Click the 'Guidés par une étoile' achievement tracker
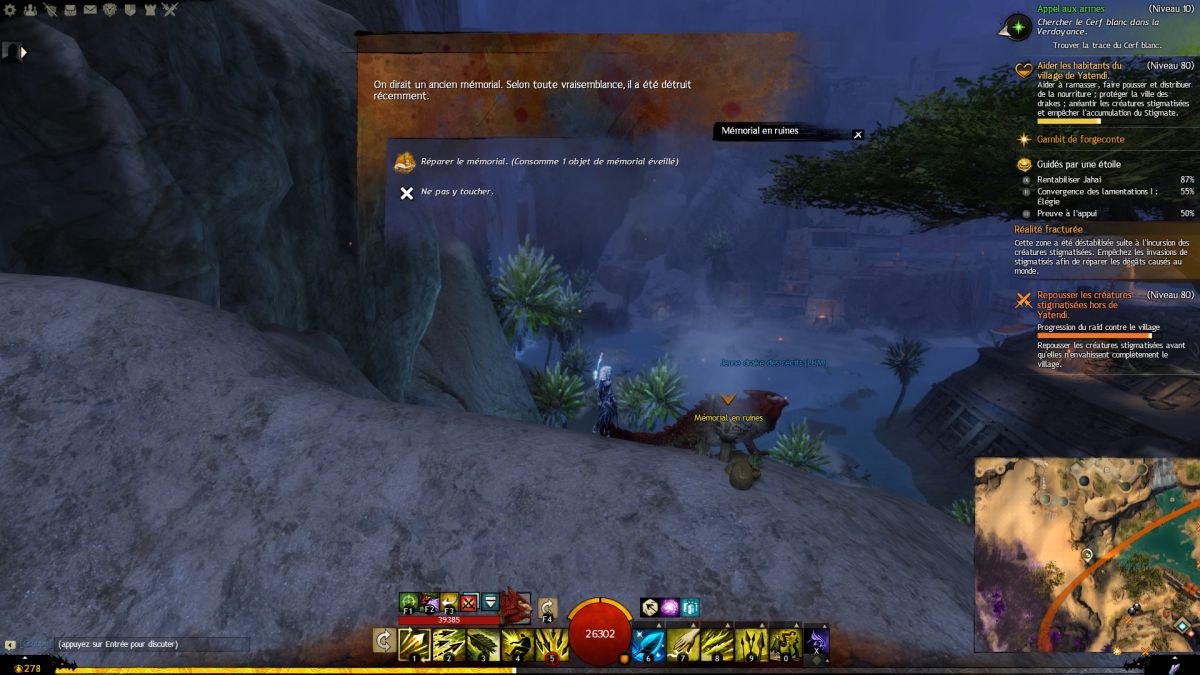Image resolution: width=1200 pixels, height=675 pixels. (x=1078, y=164)
